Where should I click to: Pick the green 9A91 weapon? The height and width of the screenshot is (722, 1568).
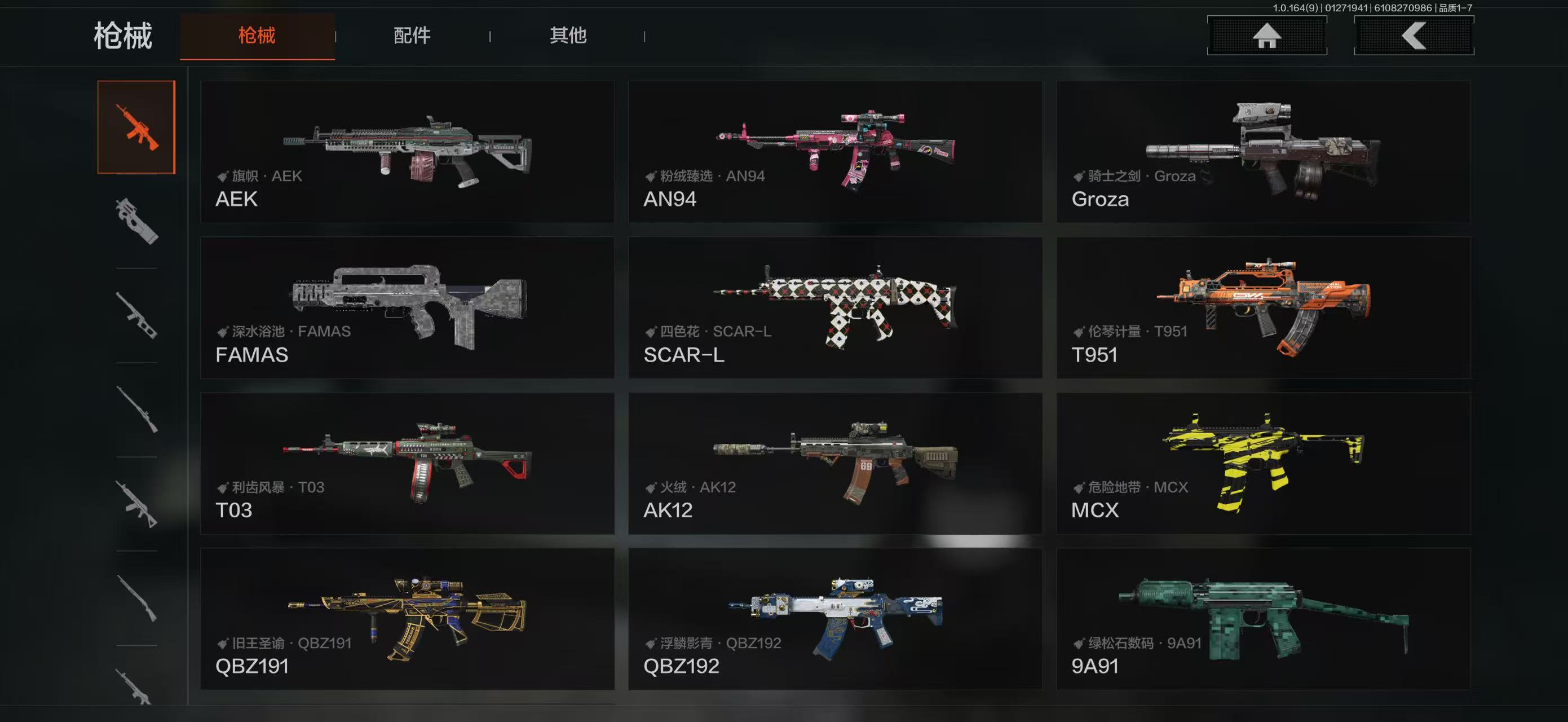(x=1264, y=619)
